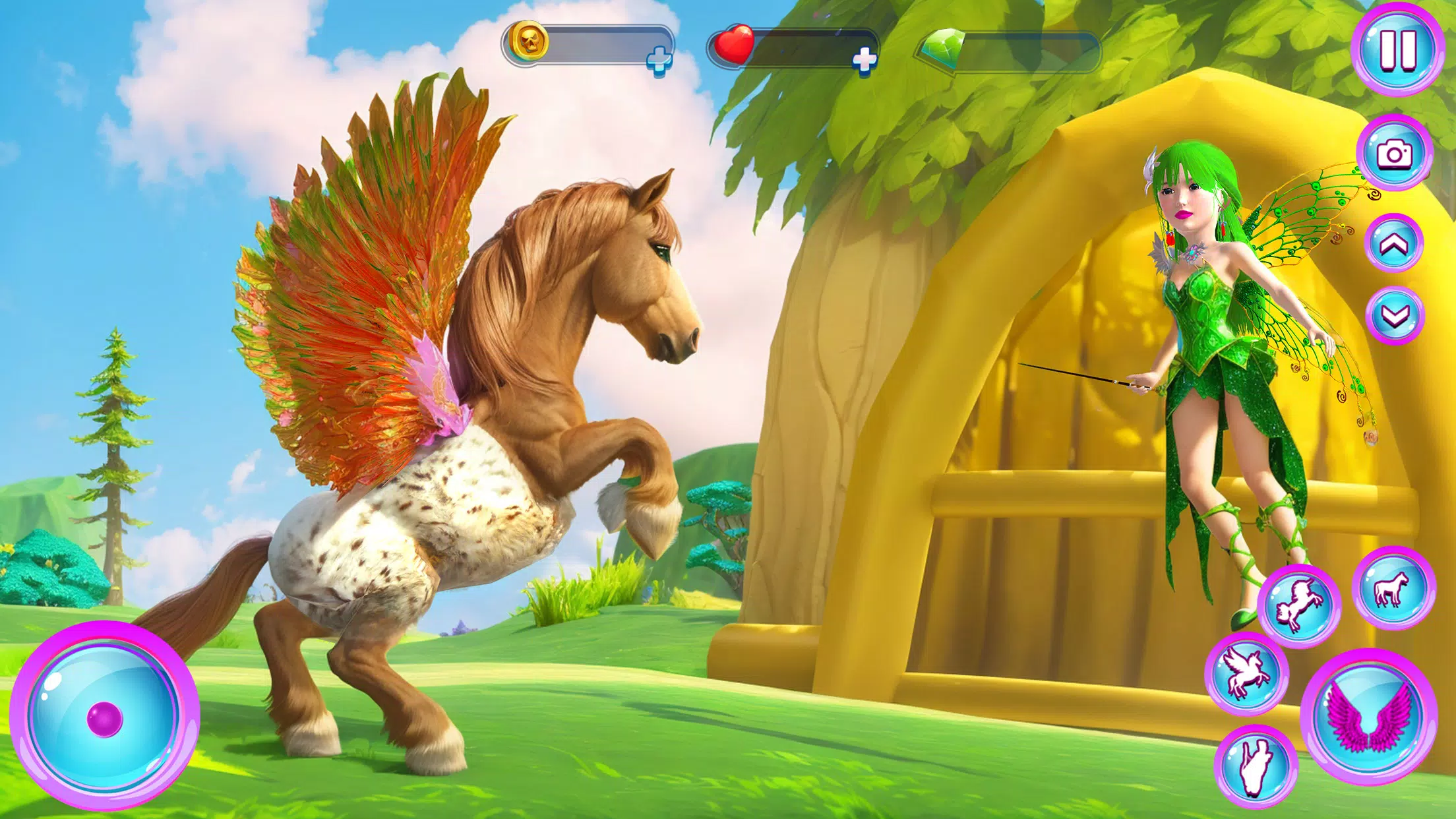
Task: Tap the virtual joystick movement pad
Action: tap(105, 716)
